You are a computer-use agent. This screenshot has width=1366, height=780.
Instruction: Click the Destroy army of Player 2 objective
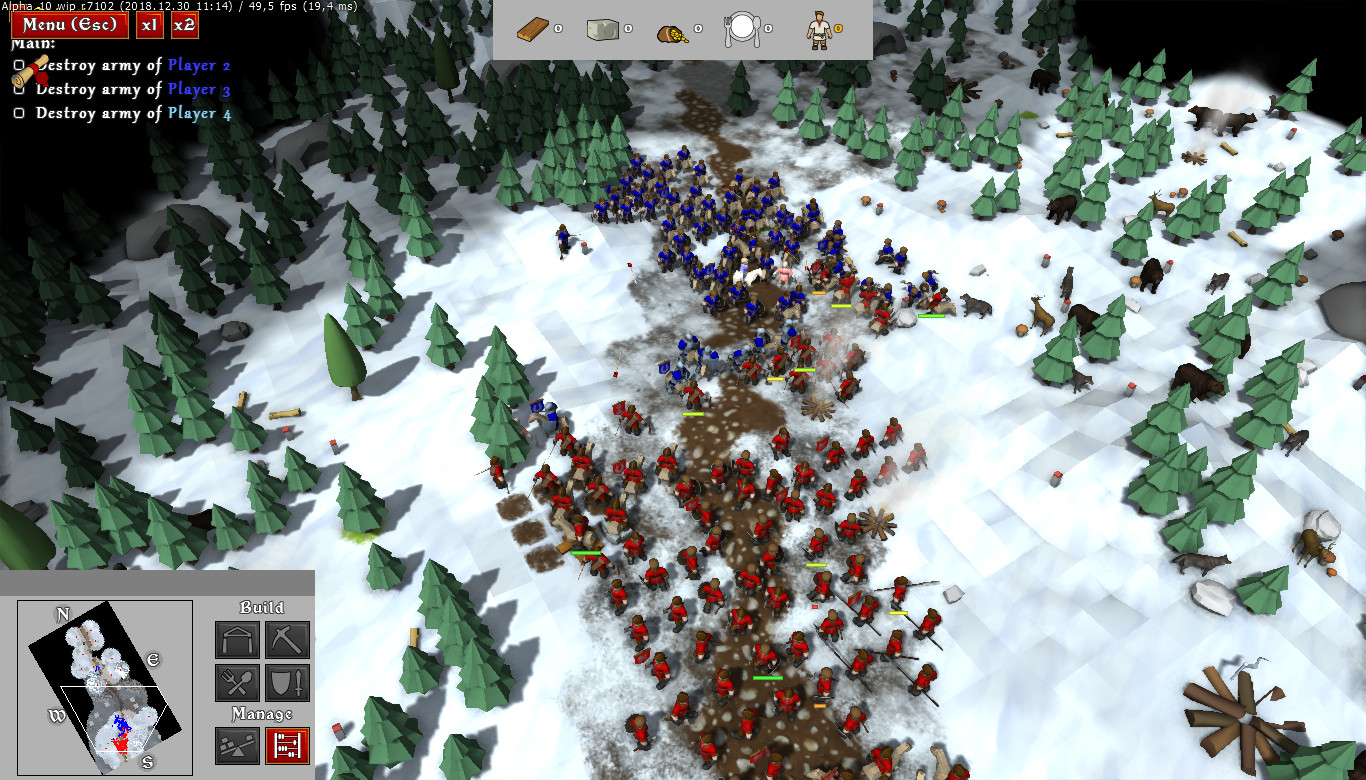(x=133, y=66)
